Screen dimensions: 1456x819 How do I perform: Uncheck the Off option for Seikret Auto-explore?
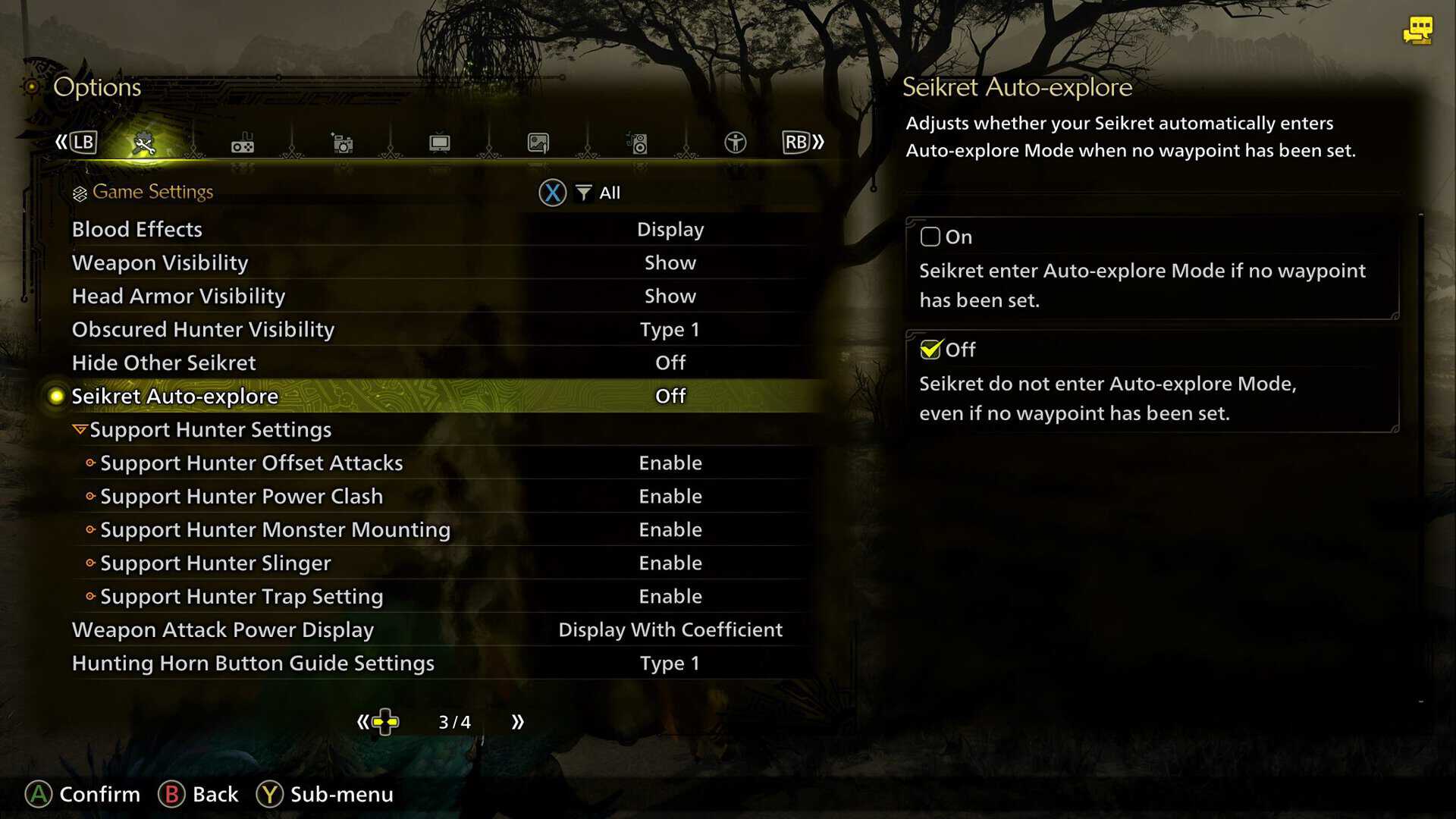[x=930, y=350]
